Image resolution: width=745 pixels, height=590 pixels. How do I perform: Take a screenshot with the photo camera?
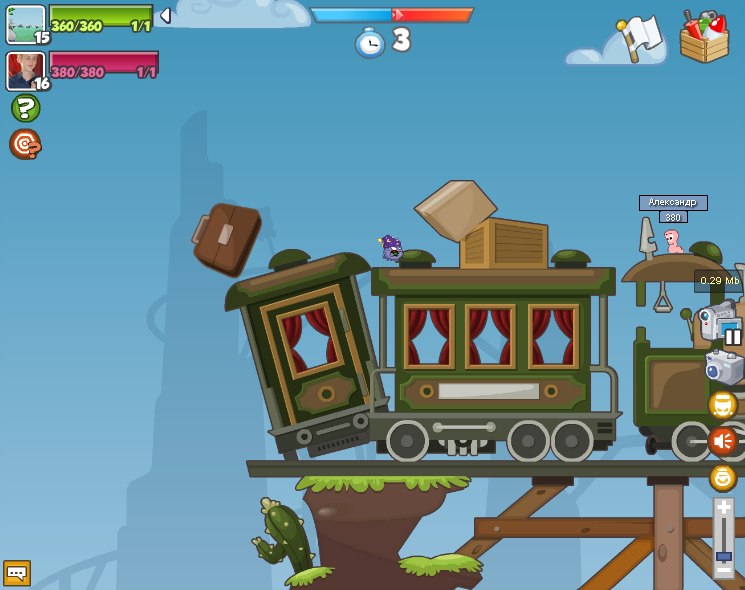pyautogui.click(x=724, y=368)
